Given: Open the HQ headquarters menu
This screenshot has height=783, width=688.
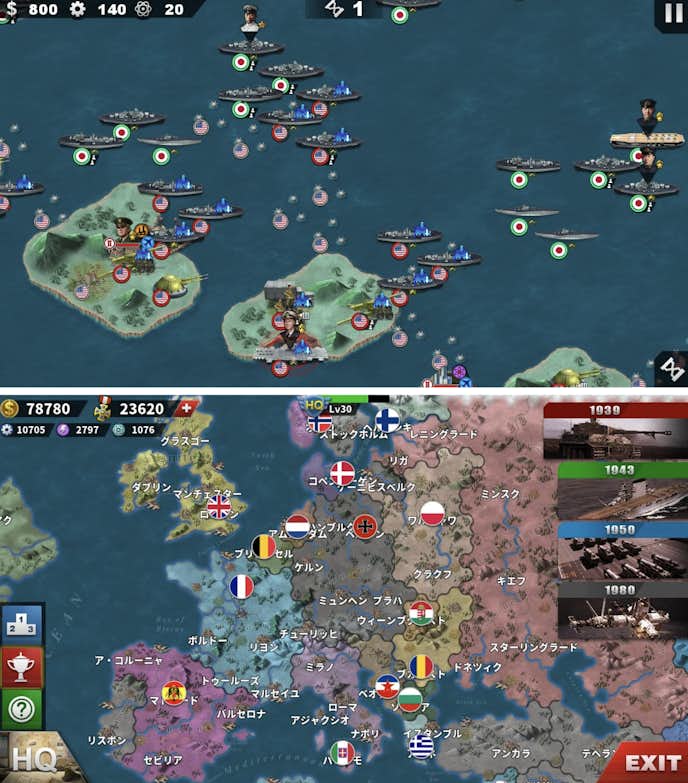Looking at the screenshot, I should pos(32,759).
